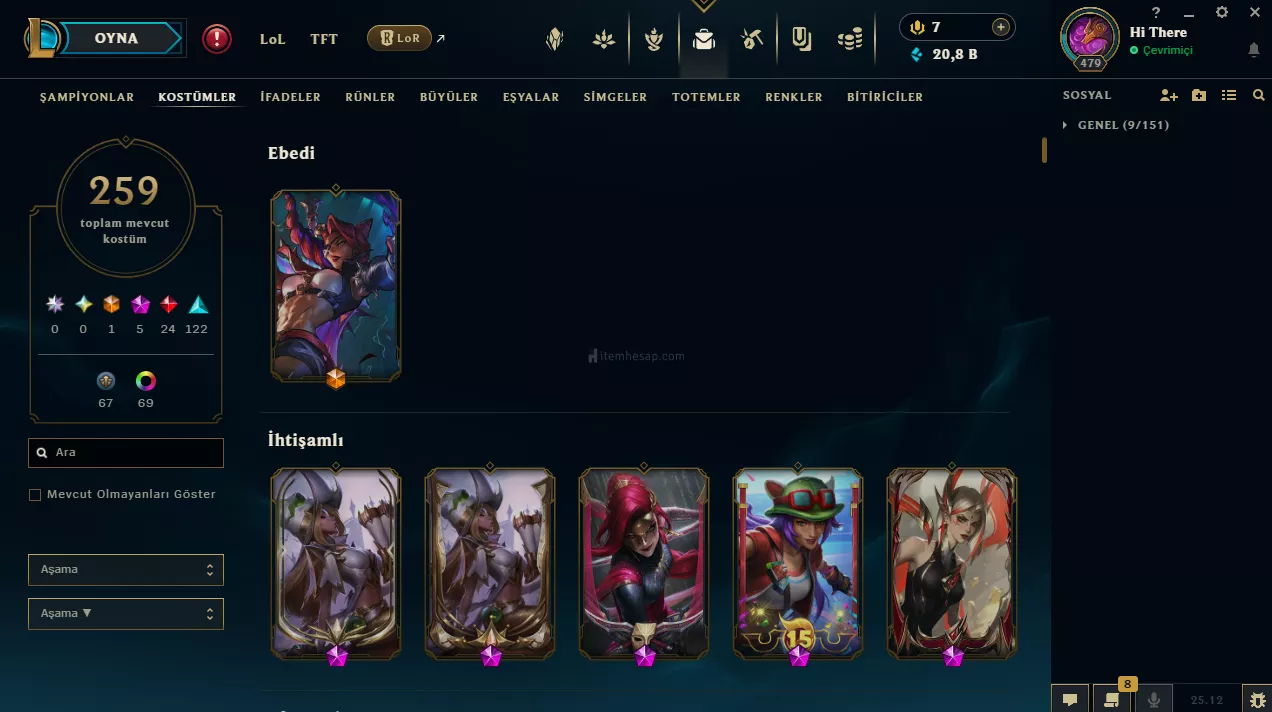Select the Rünler tab
The height and width of the screenshot is (712, 1272).
pyautogui.click(x=370, y=97)
